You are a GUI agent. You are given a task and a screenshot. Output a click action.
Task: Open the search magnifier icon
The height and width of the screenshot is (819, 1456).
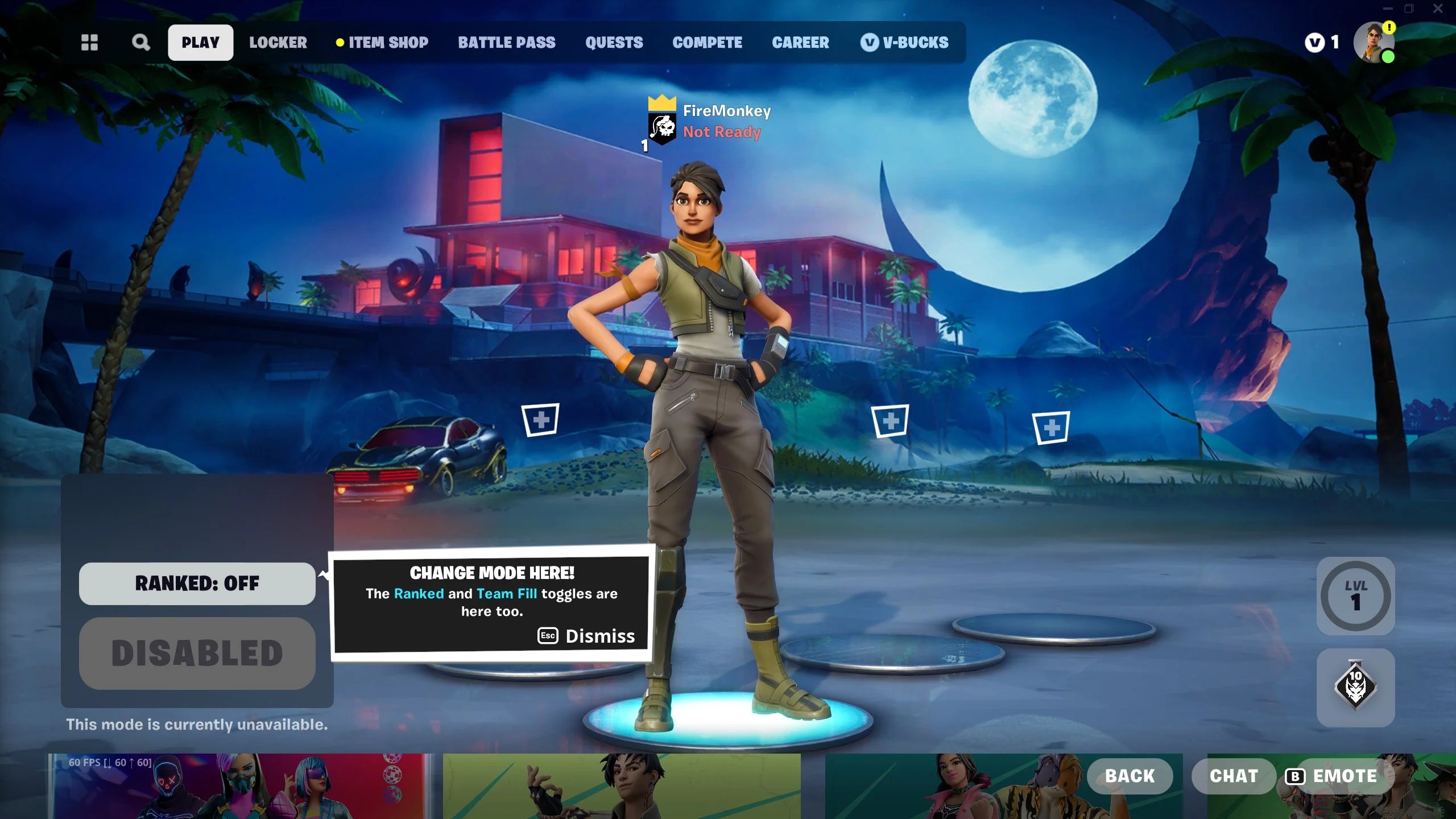[140, 42]
